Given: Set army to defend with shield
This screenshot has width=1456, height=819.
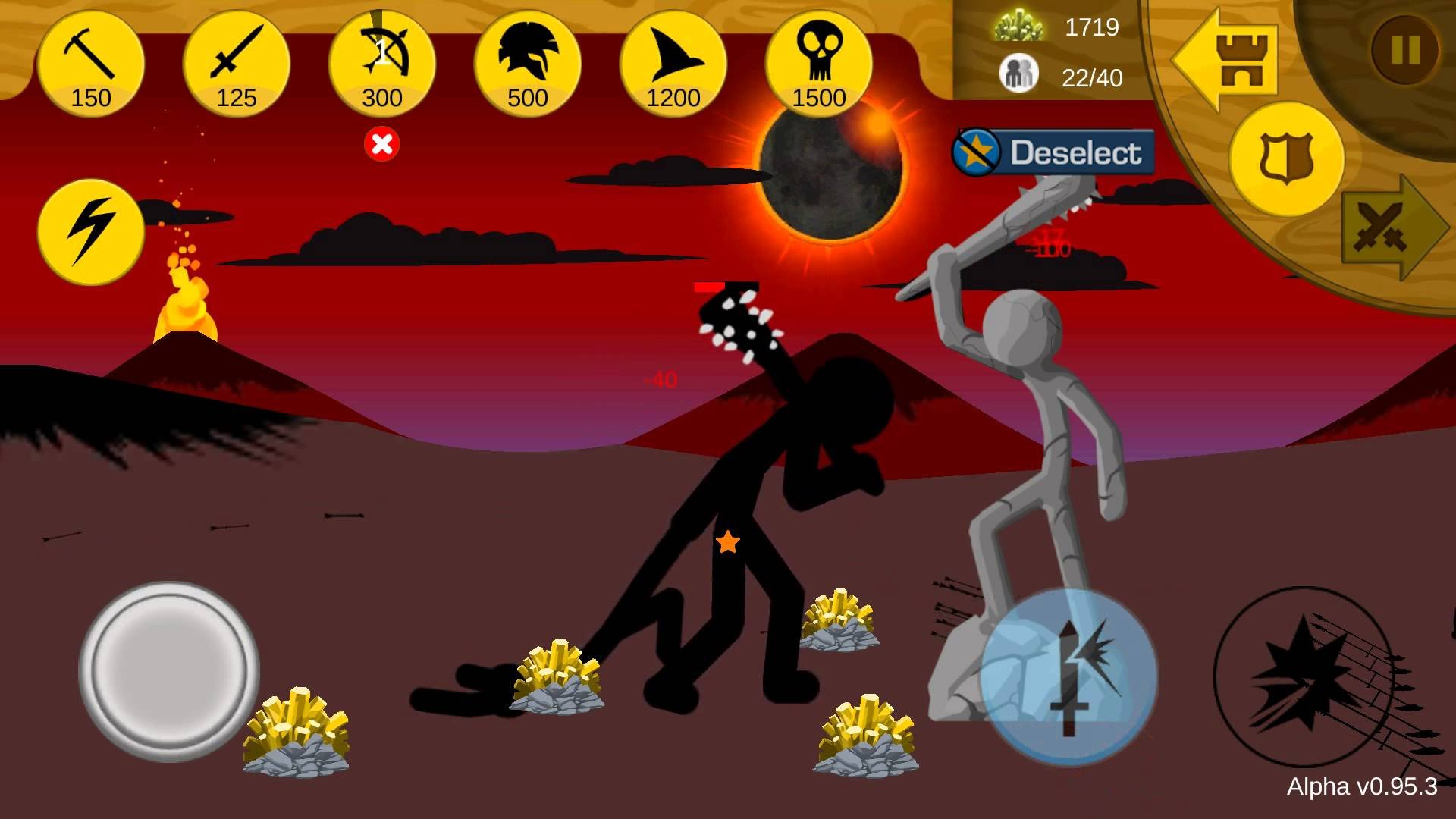Looking at the screenshot, I should (1286, 160).
